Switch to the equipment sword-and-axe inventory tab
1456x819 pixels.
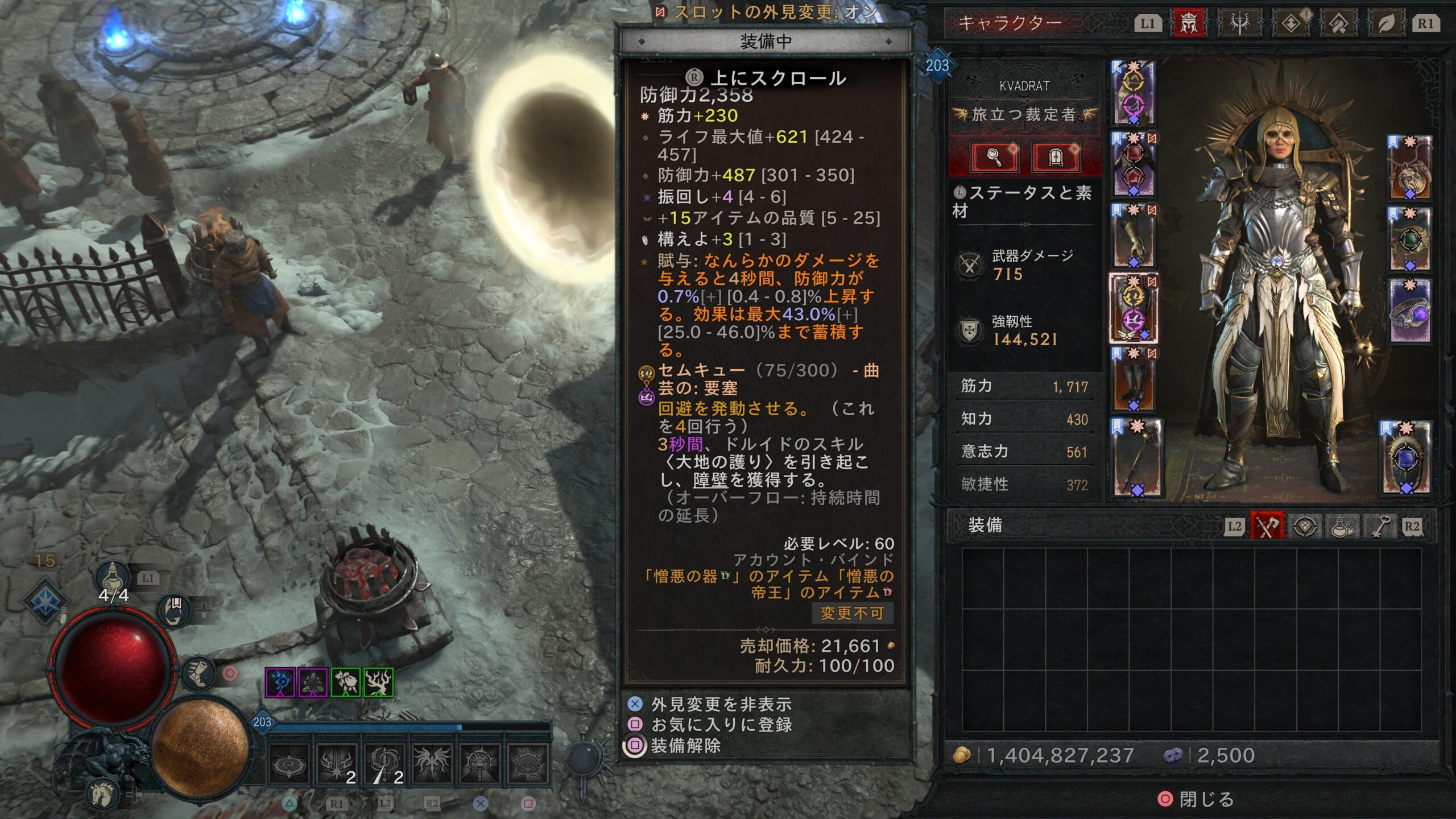tap(1267, 526)
